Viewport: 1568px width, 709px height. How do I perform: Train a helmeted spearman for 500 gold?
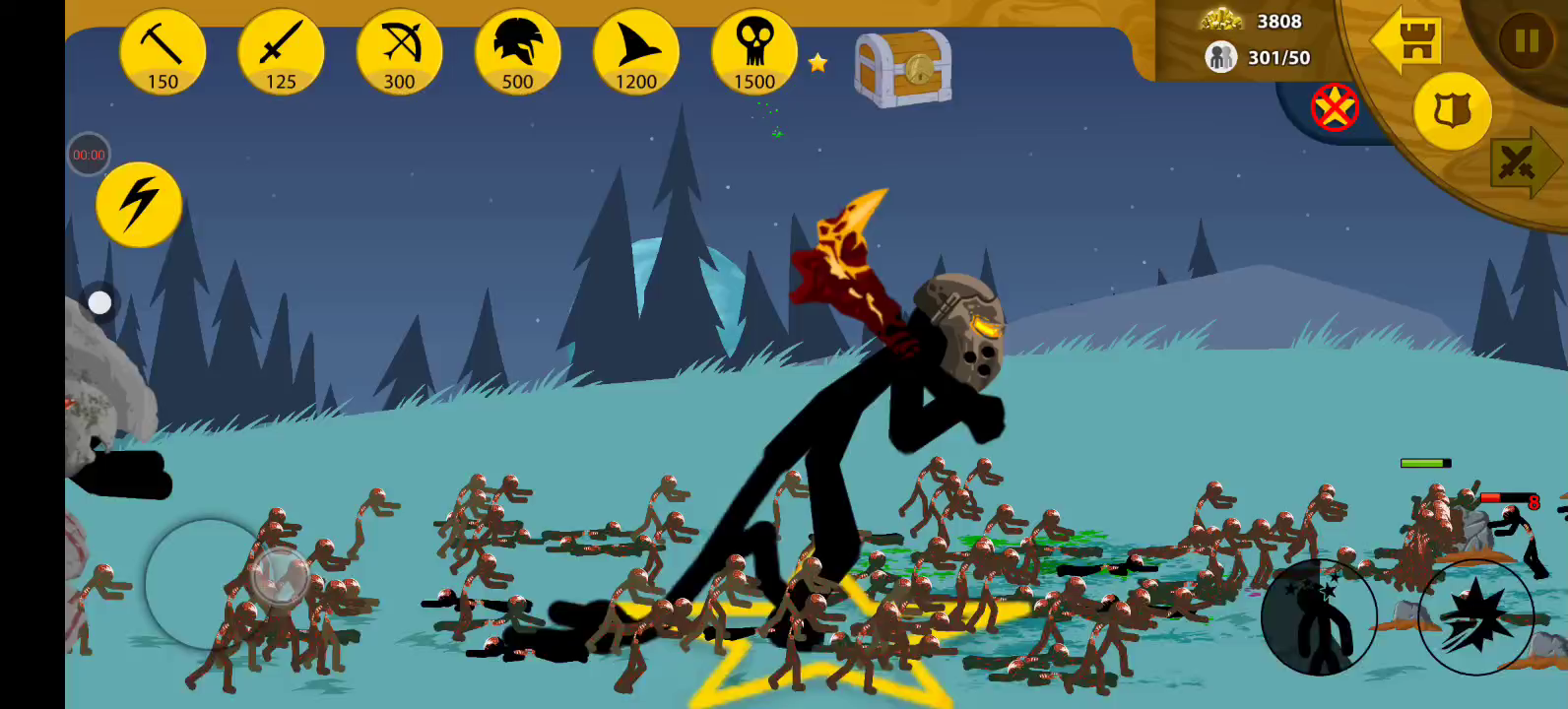(517, 53)
